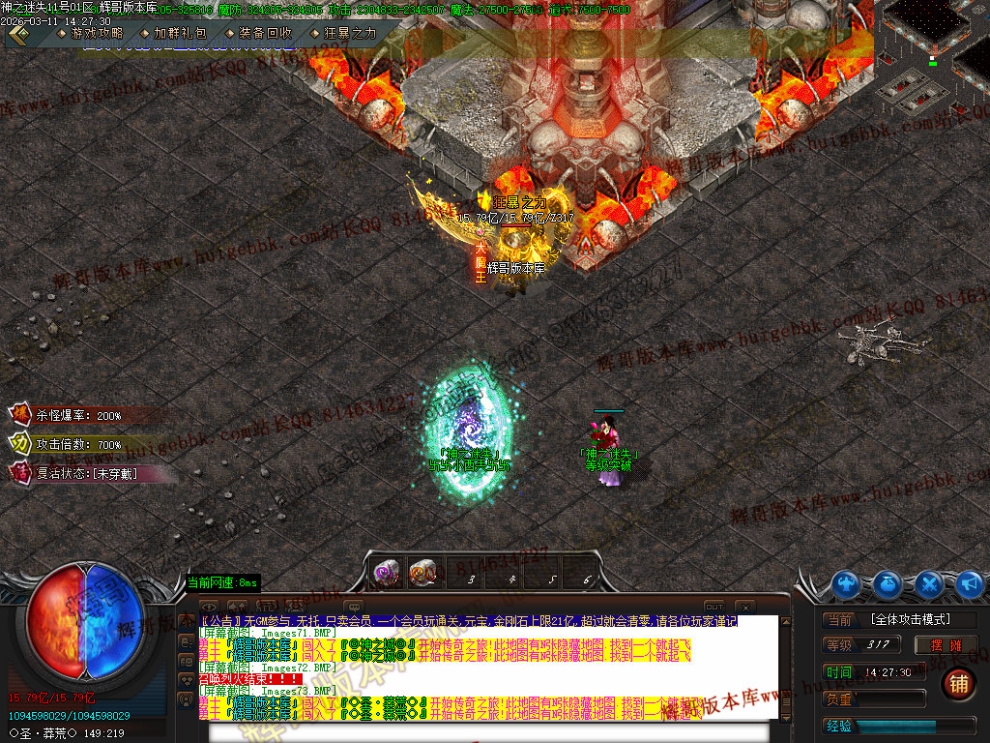This screenshot has width=990, height=743.
Task: Select the 狂暴之力 top menu entry
Action: point(350,33)
